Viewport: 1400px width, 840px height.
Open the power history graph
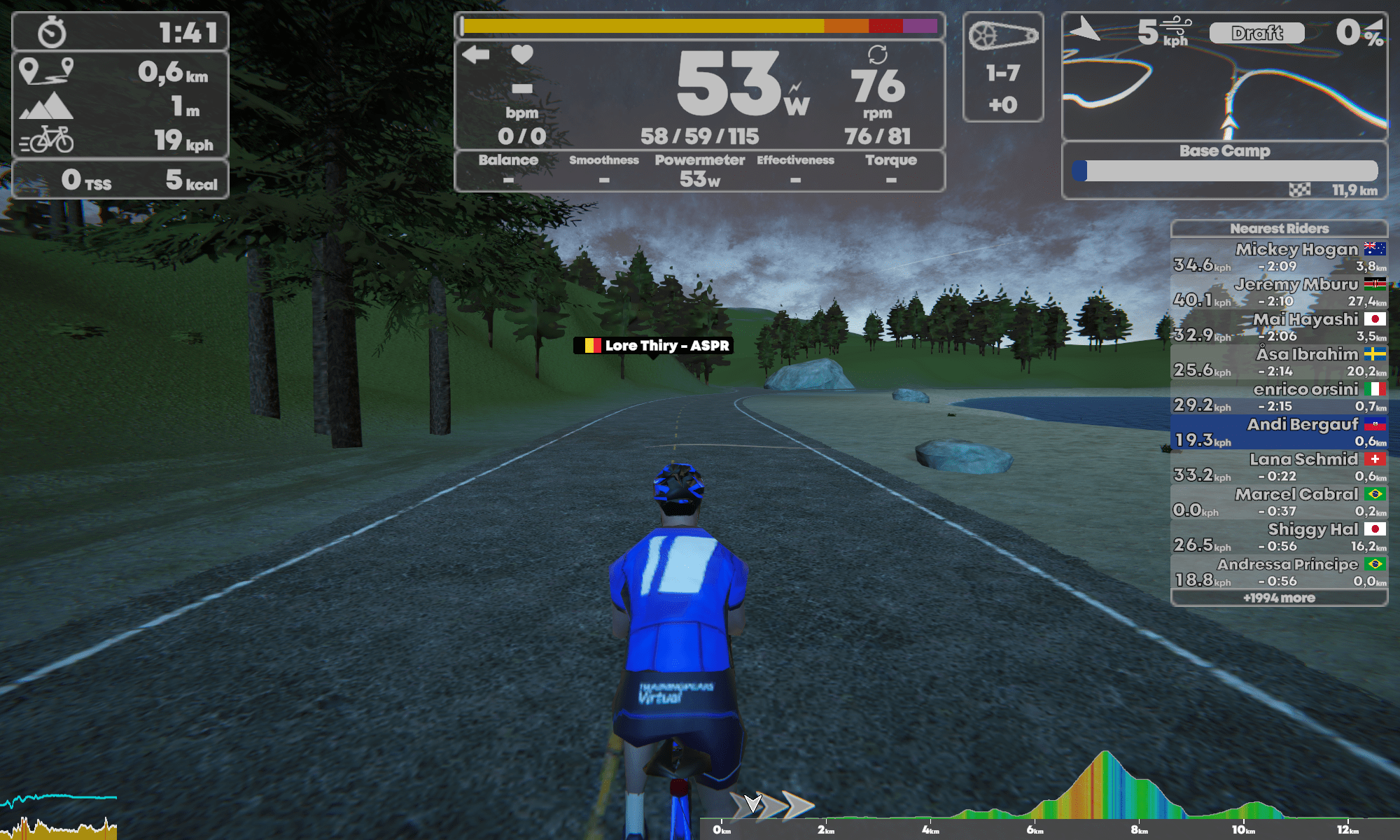click(x=59, y=815)
